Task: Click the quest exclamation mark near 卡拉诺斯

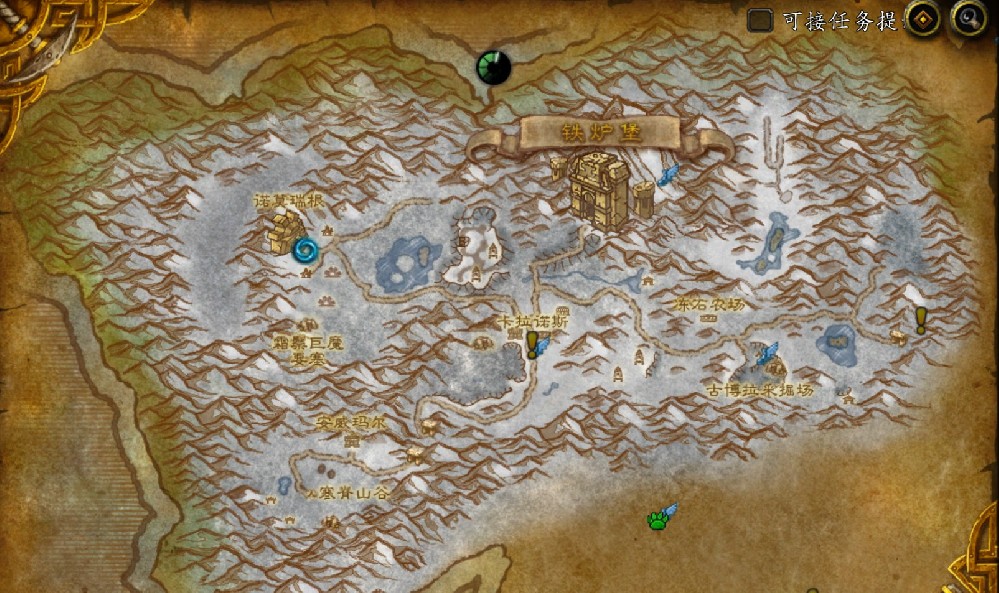Action: (533, 343)
